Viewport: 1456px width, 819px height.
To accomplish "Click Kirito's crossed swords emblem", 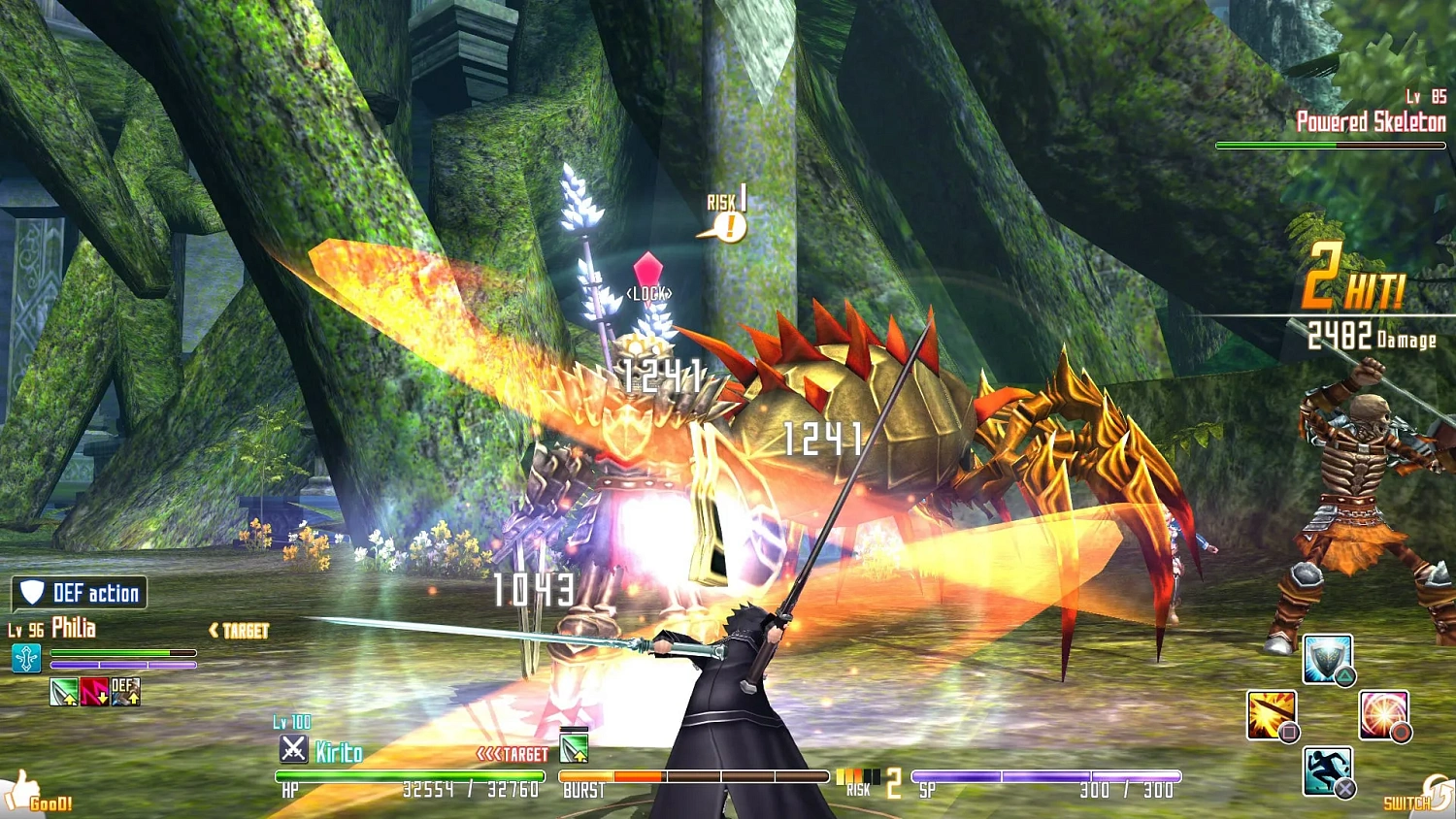I will pos(294,749).
